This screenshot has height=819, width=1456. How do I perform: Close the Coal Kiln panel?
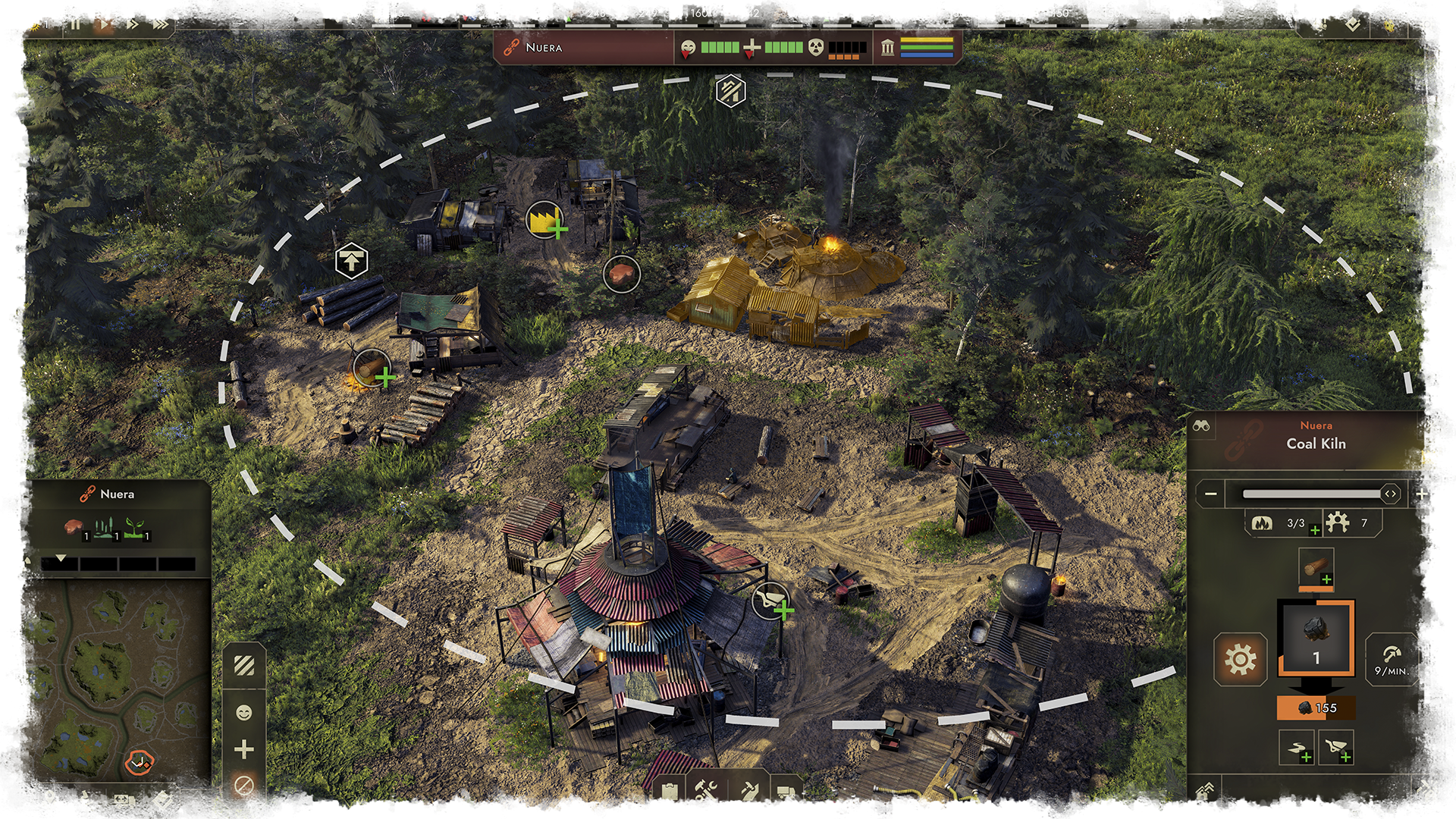(1431, 425)
